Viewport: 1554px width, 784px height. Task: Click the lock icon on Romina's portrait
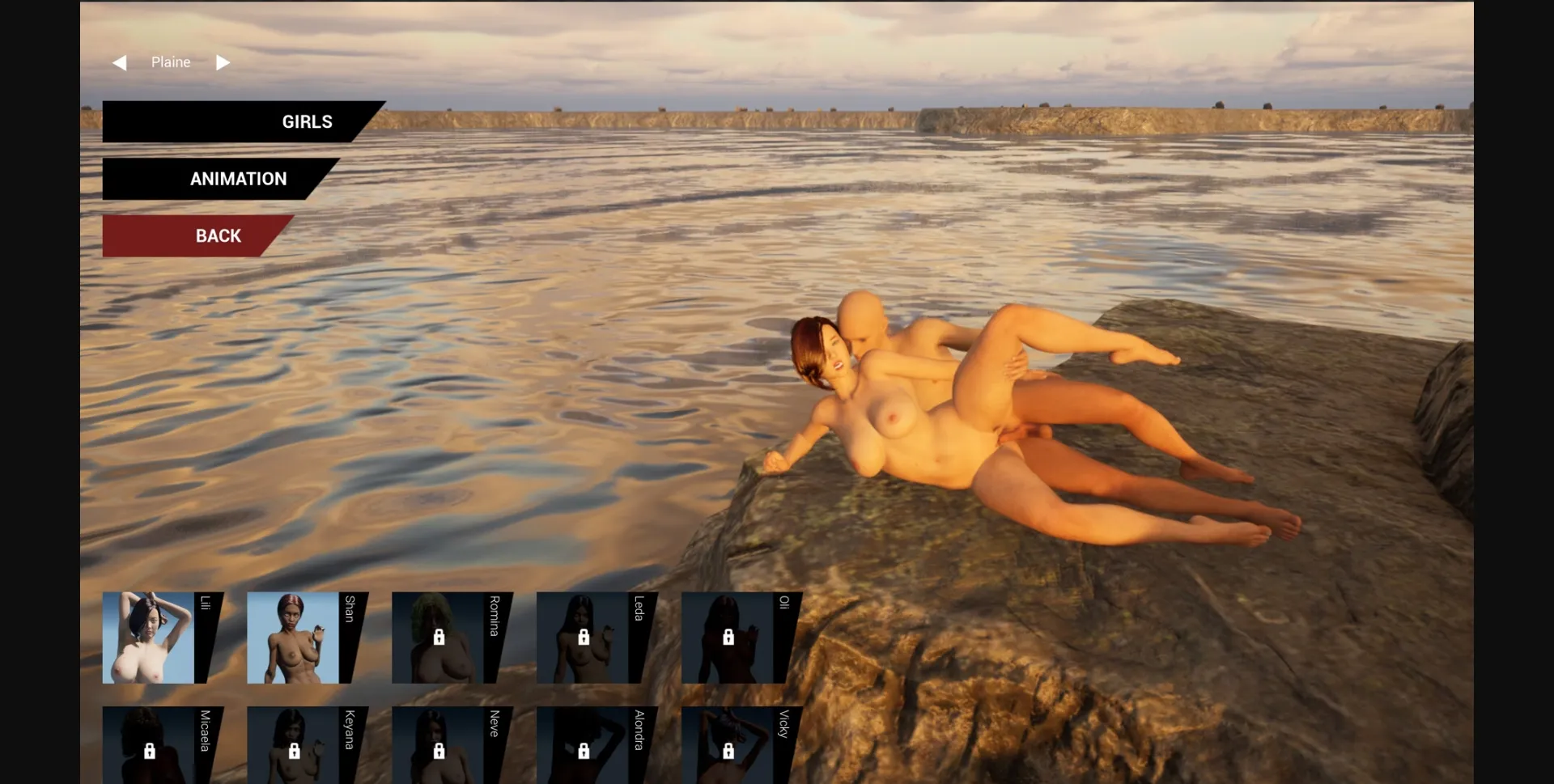click(x=439, y=638)
